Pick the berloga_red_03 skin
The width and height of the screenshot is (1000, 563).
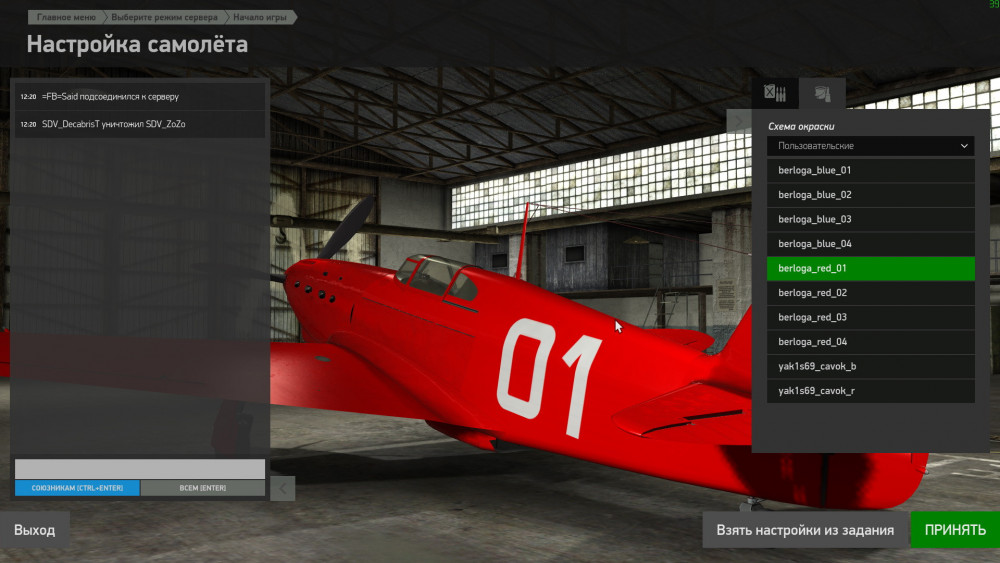[x=870, y=317]
